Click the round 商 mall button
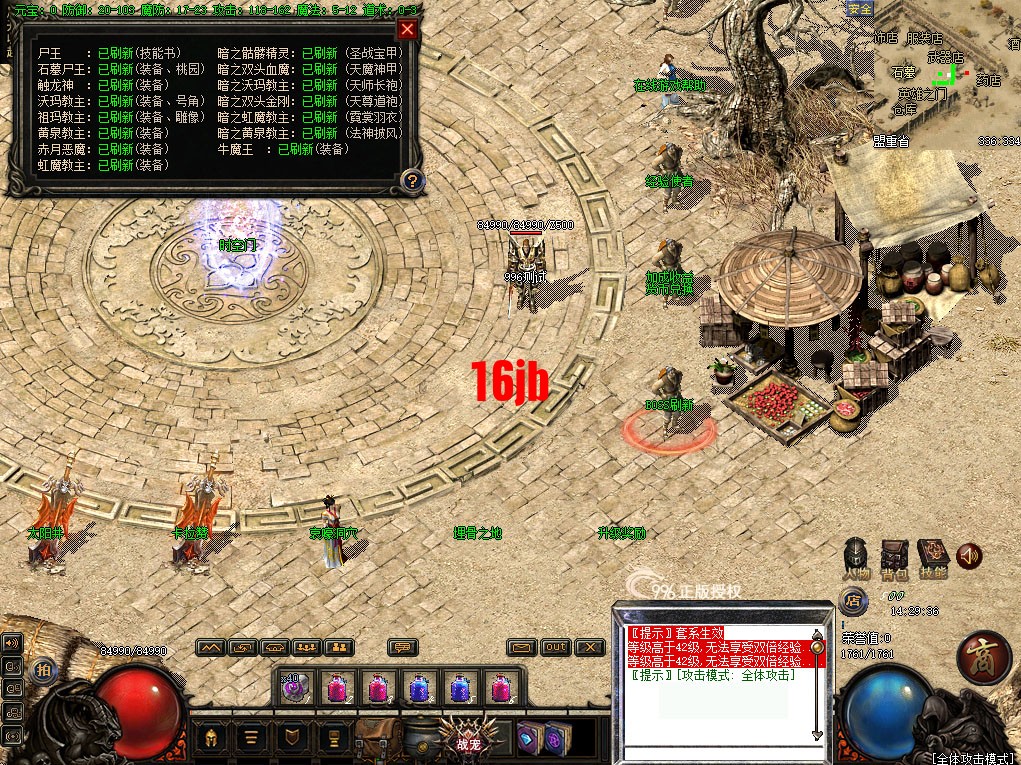 point(984,657)
